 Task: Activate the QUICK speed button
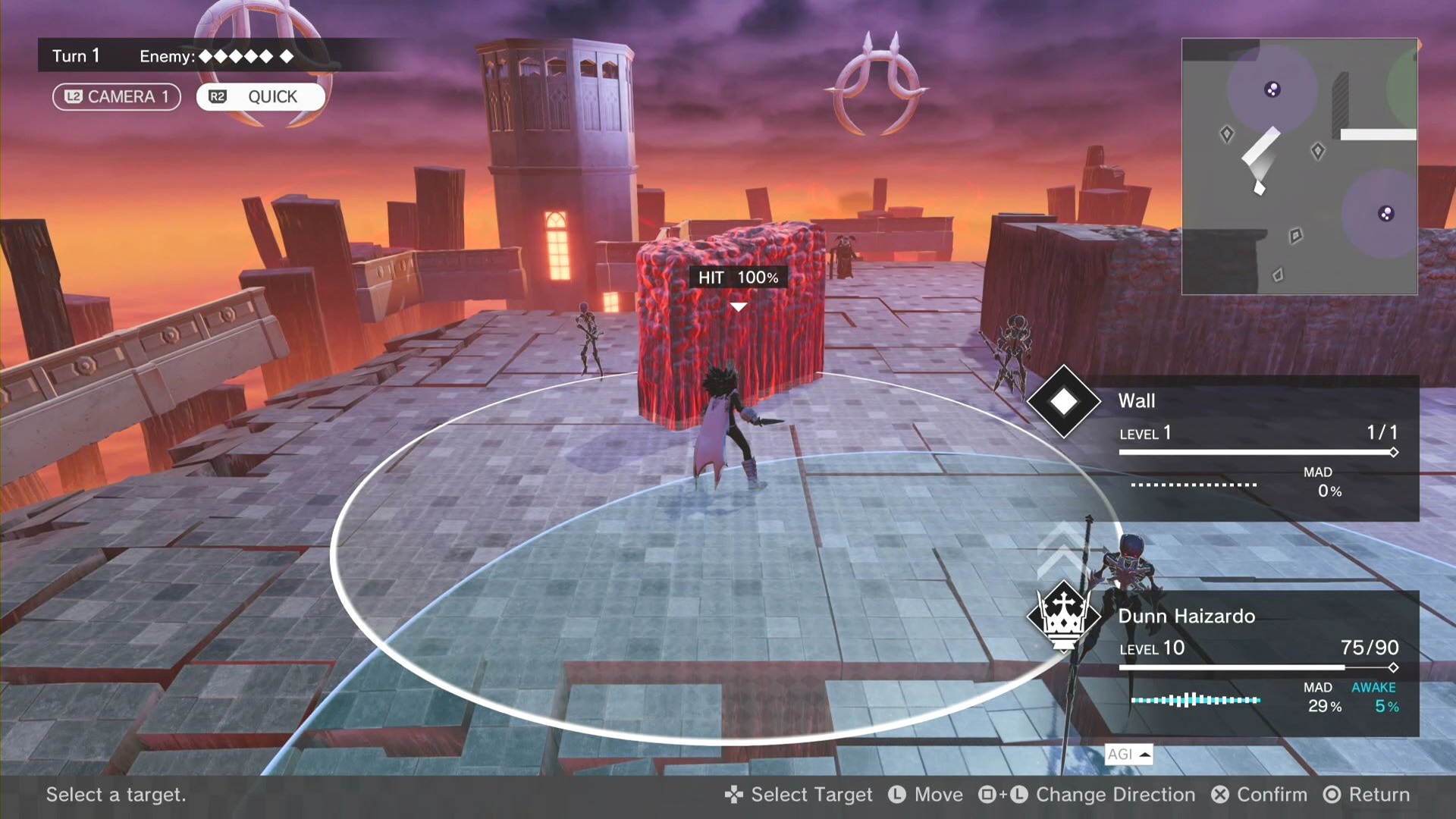[260, 97]
